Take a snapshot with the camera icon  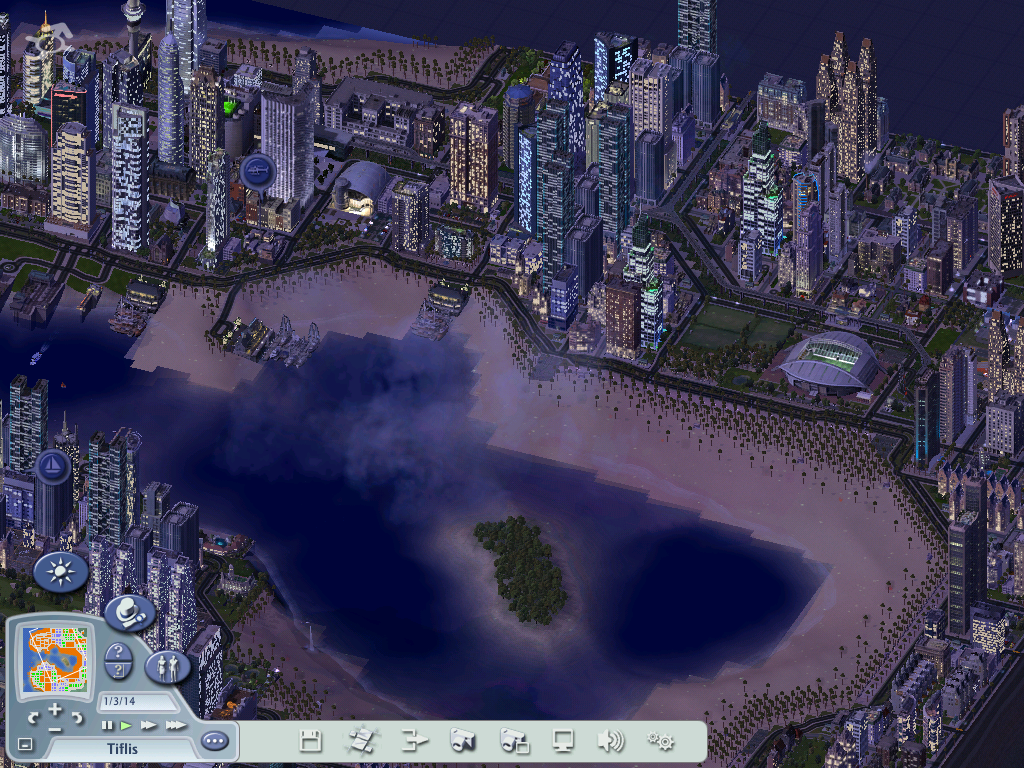click(x=461, y=741)
